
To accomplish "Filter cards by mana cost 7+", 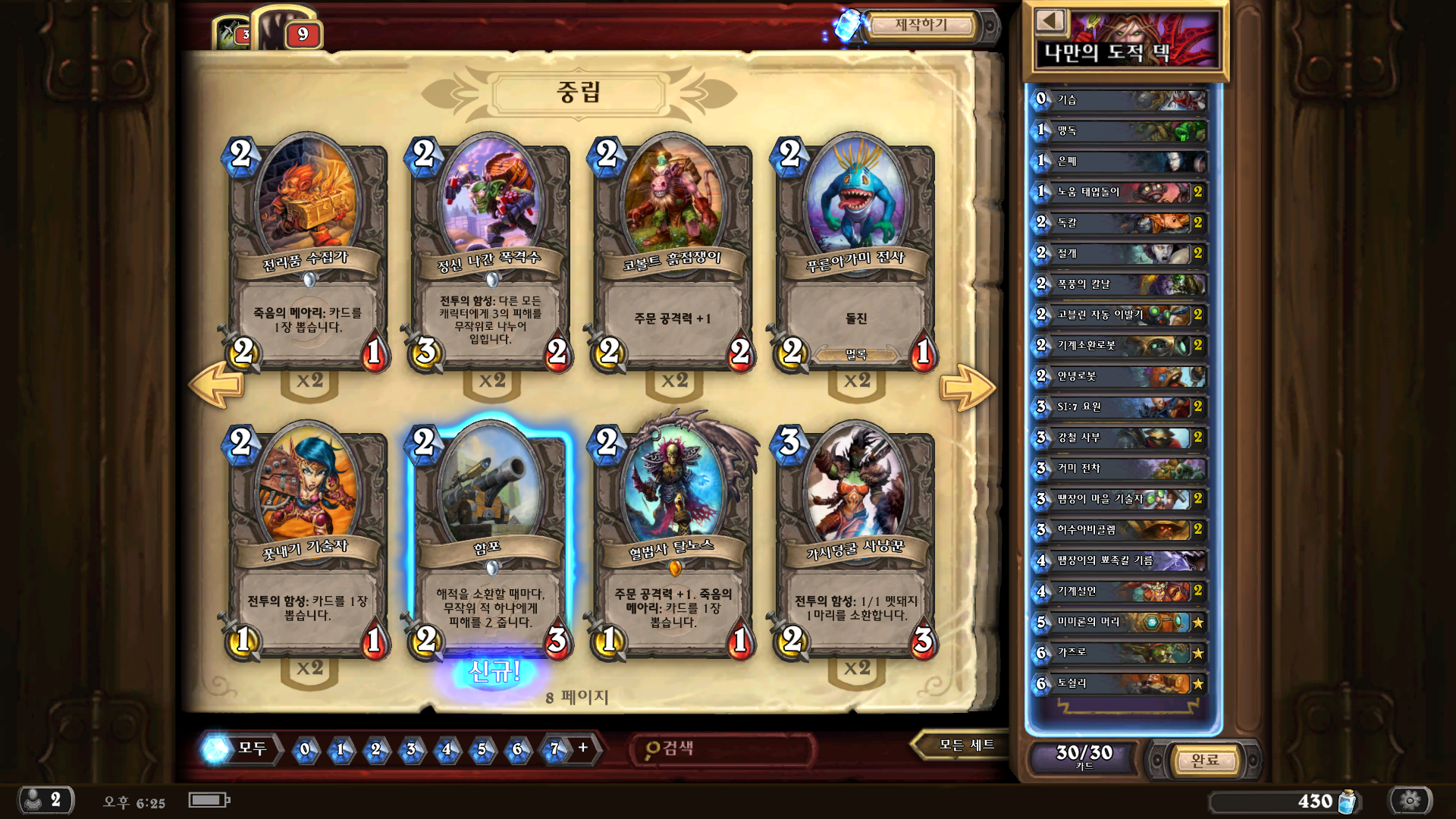I will (x=566, y=749).
